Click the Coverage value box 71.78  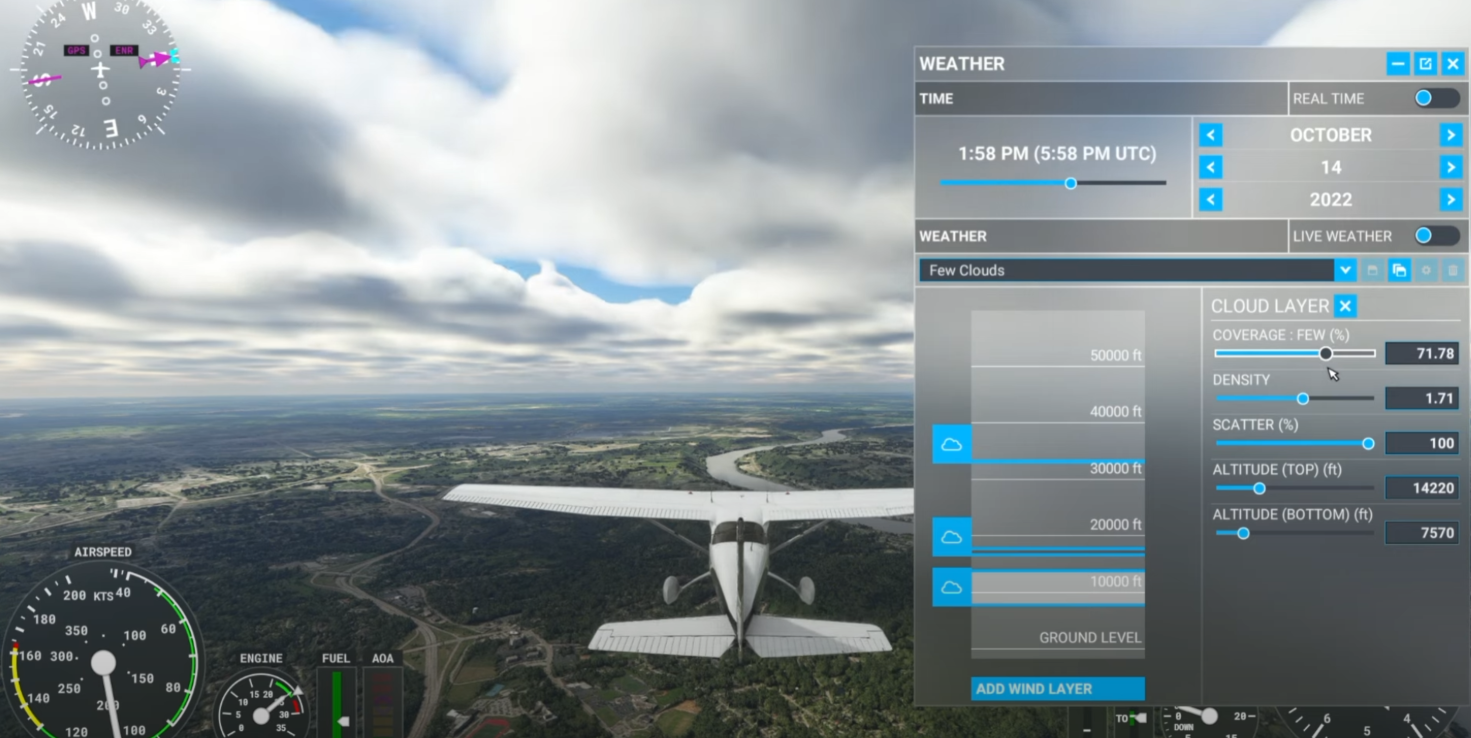coord(1421,353)
